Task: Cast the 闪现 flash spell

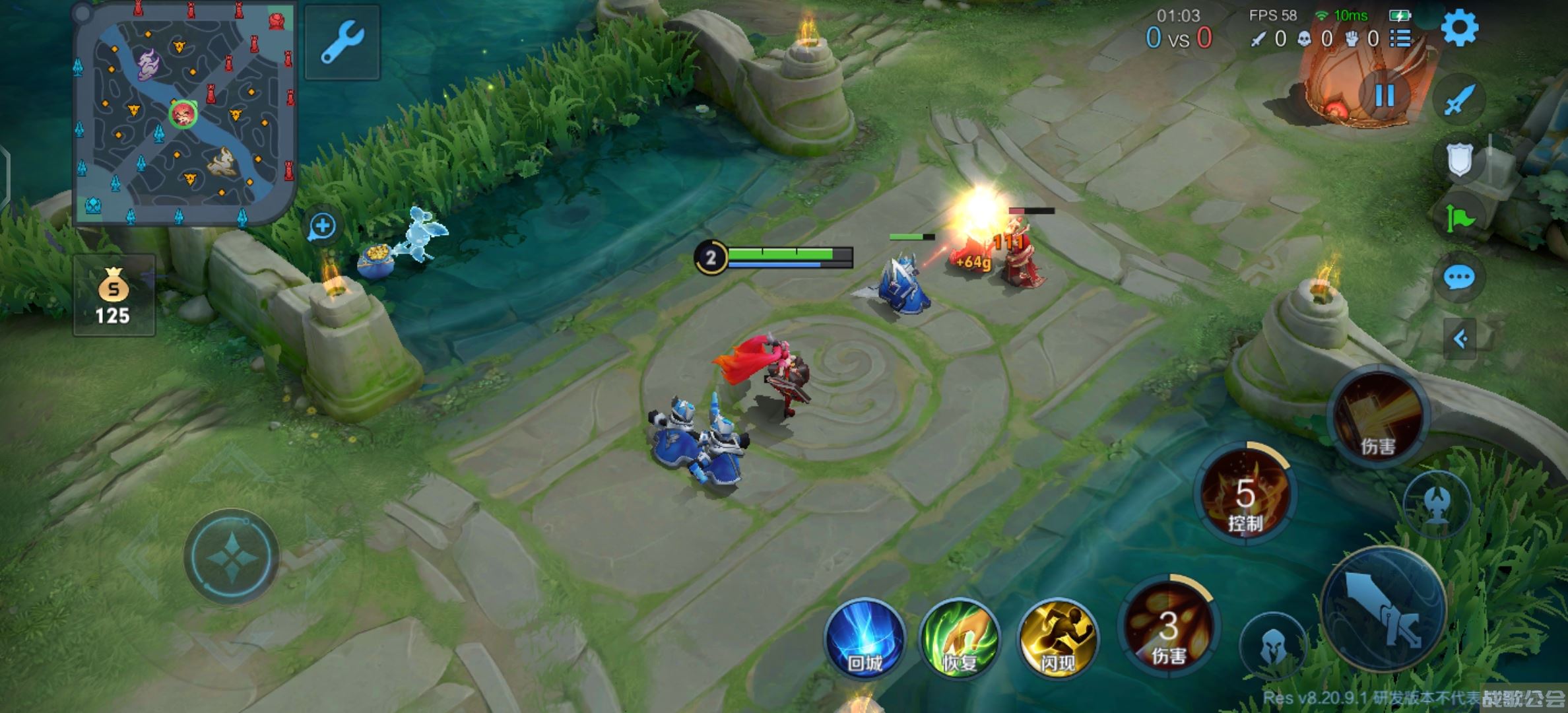Action: click(x=1058, y=638)
